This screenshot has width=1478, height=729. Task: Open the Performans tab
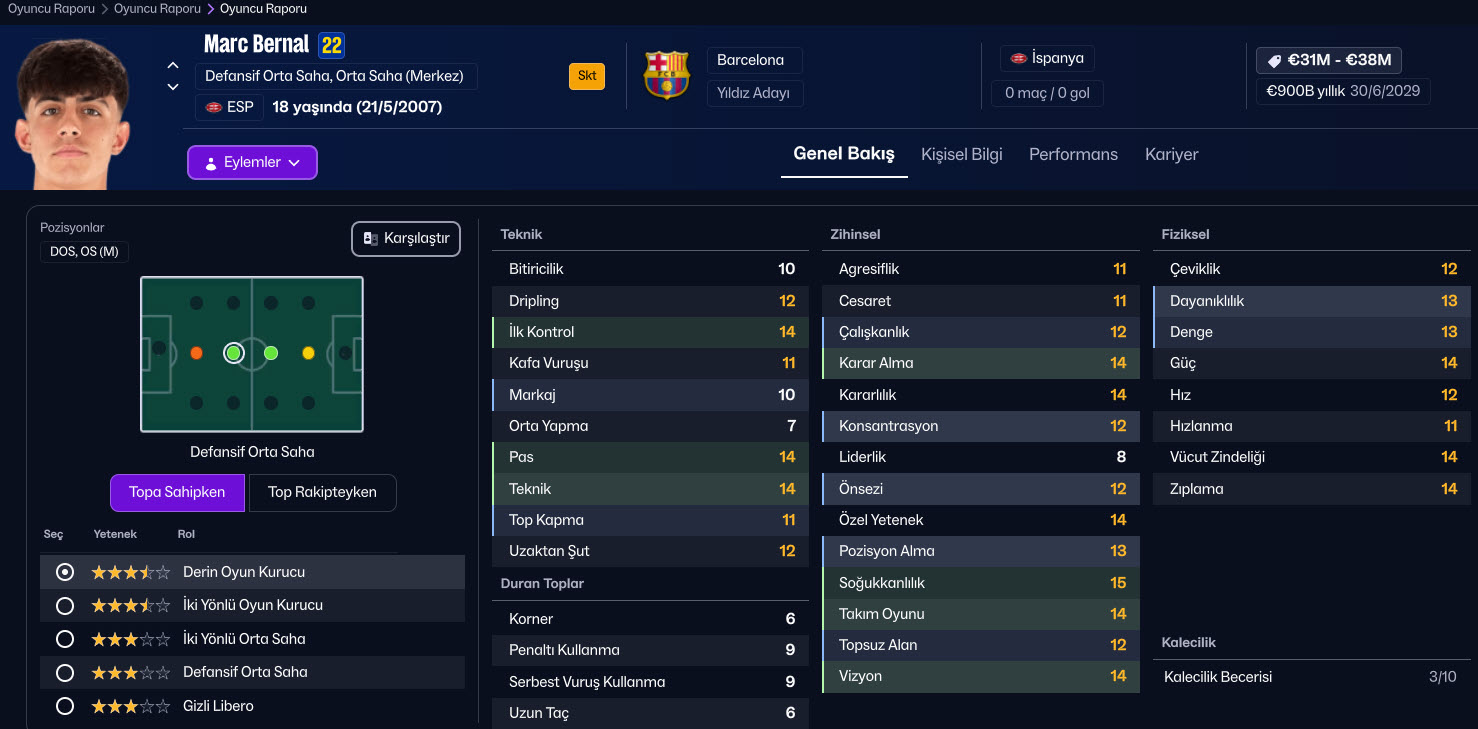click(1073, 154)
